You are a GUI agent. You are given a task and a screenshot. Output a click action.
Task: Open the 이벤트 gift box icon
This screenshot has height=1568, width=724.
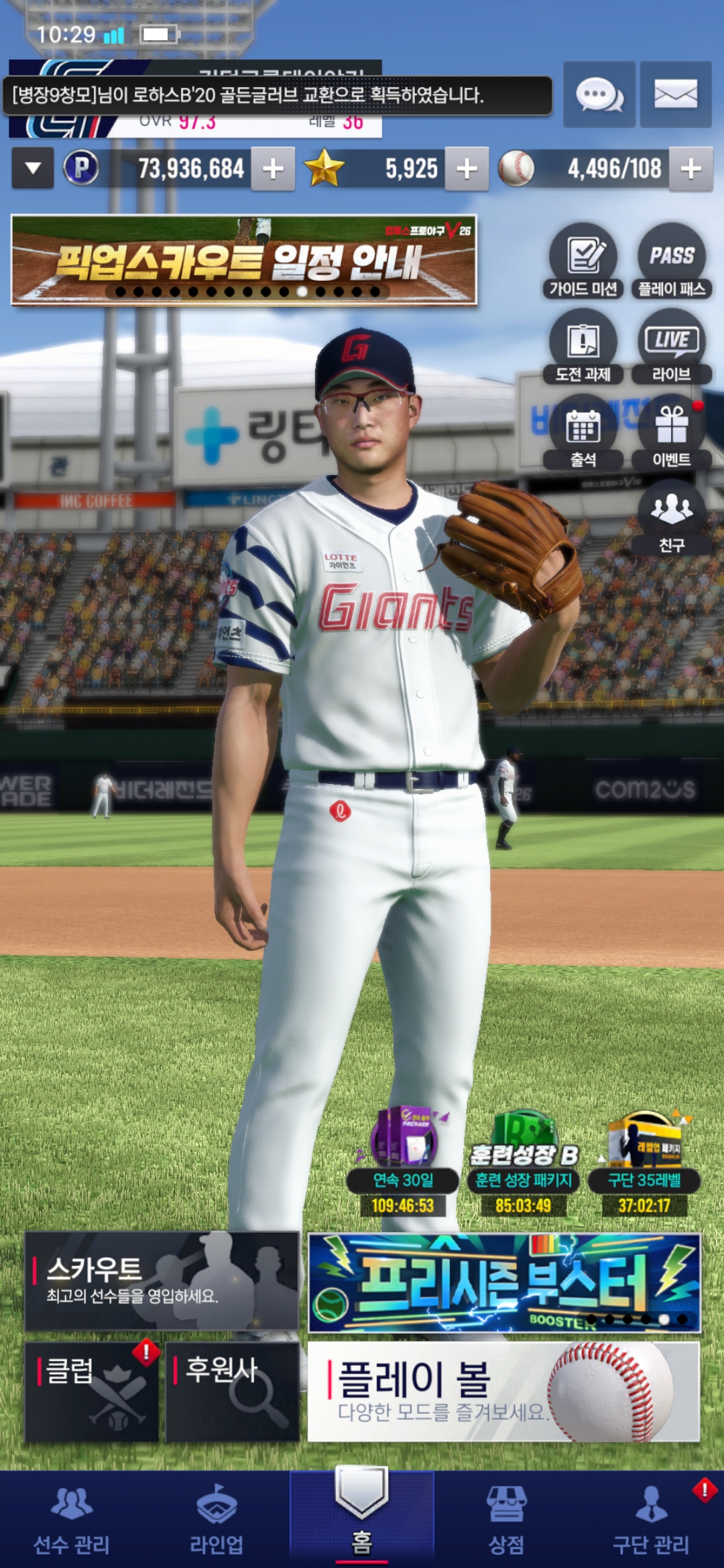pyautogui.click(x=672, y=432)
